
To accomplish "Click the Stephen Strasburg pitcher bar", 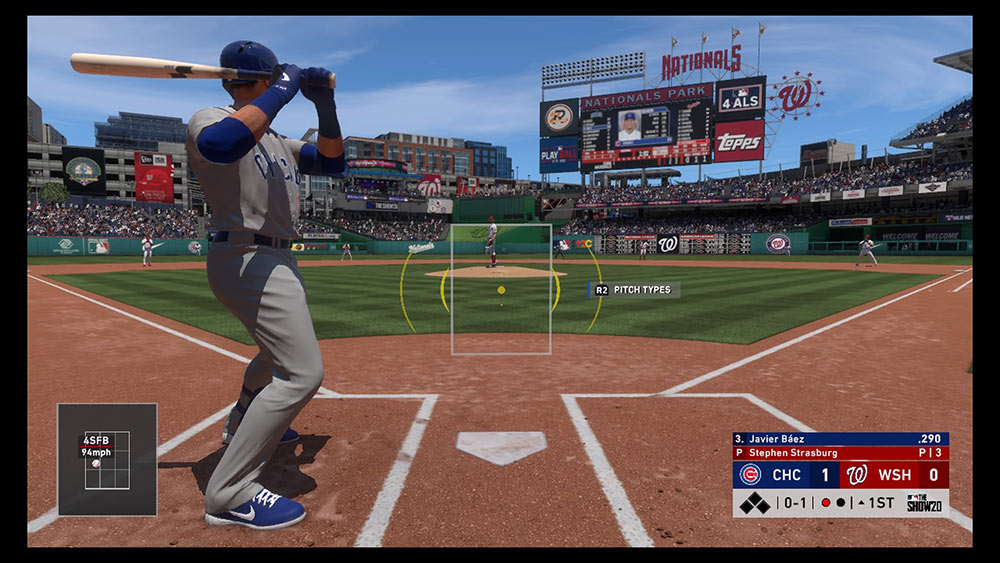I will pos(840,453).
